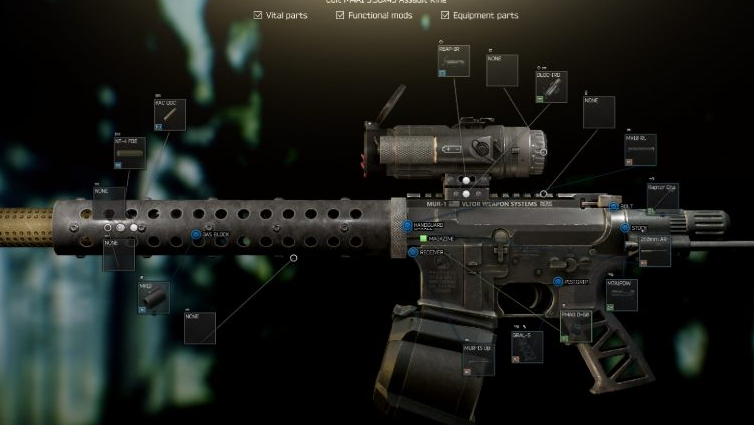The image size is (754, 425).
Task: Select the NT-4 FDE suppressor slot
Action: pos(131,154)
